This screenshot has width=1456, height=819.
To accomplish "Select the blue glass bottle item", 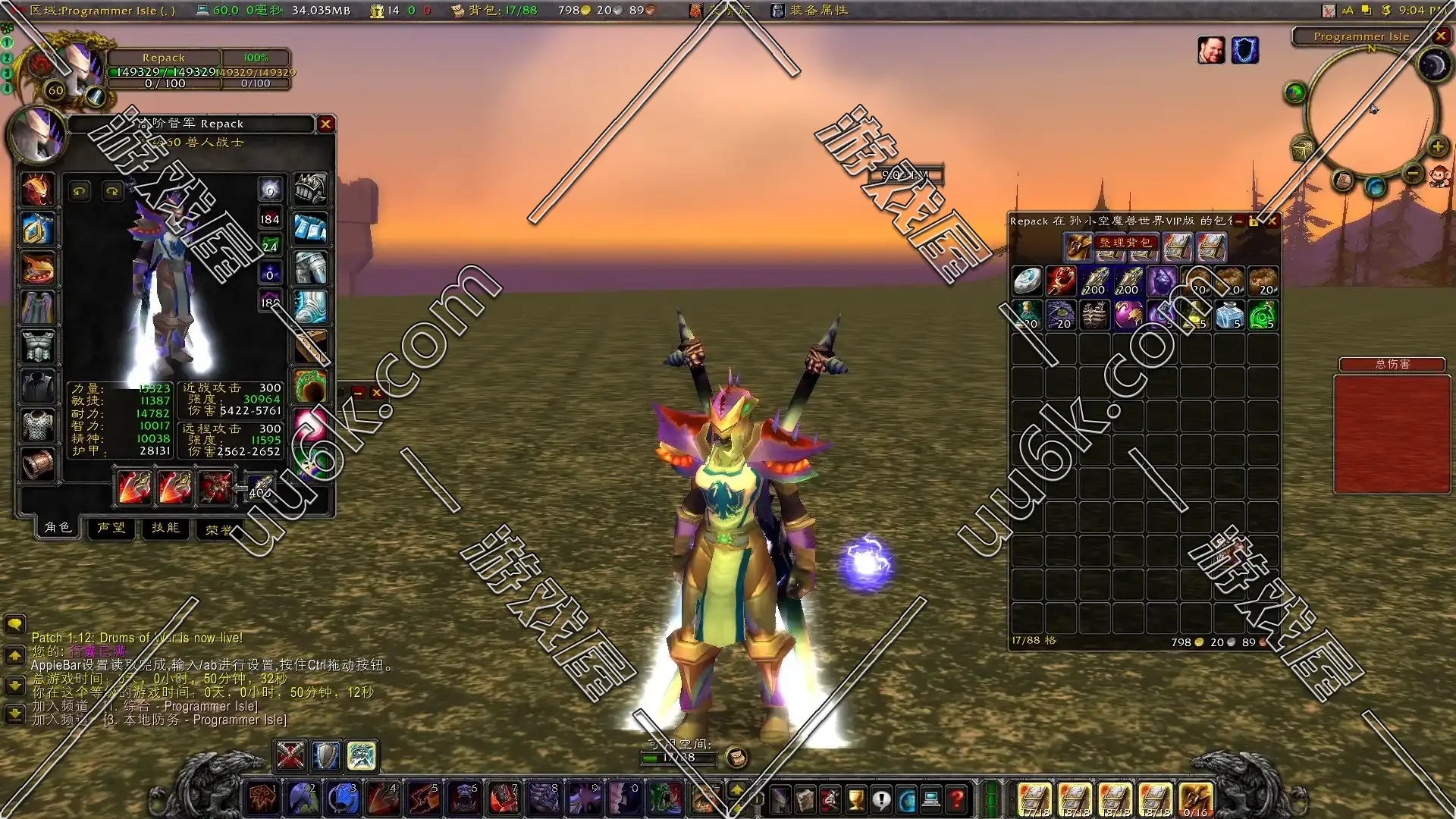I will click(x=1229, y=315).
